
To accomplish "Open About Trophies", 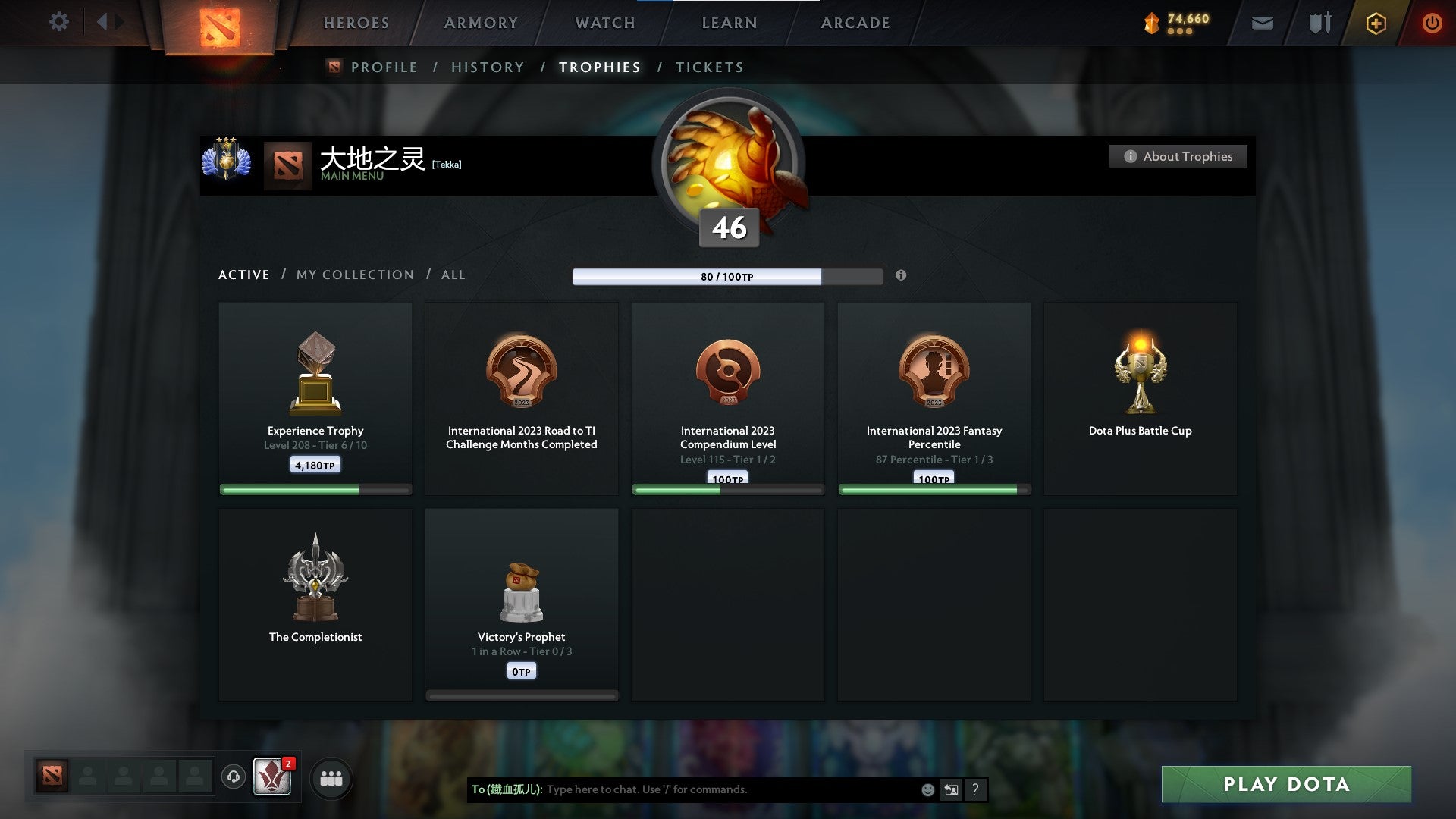I will coord(1178,156).
